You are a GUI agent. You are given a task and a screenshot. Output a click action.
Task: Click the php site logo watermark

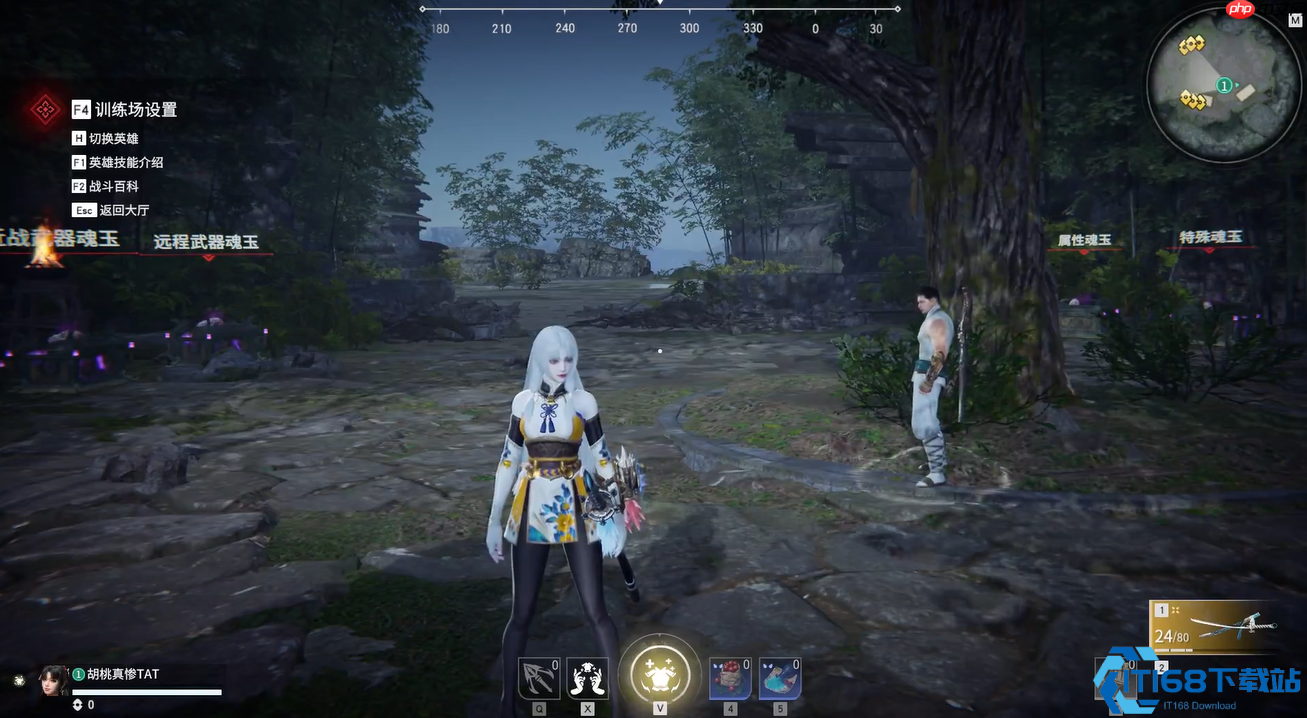point(1239,10)
